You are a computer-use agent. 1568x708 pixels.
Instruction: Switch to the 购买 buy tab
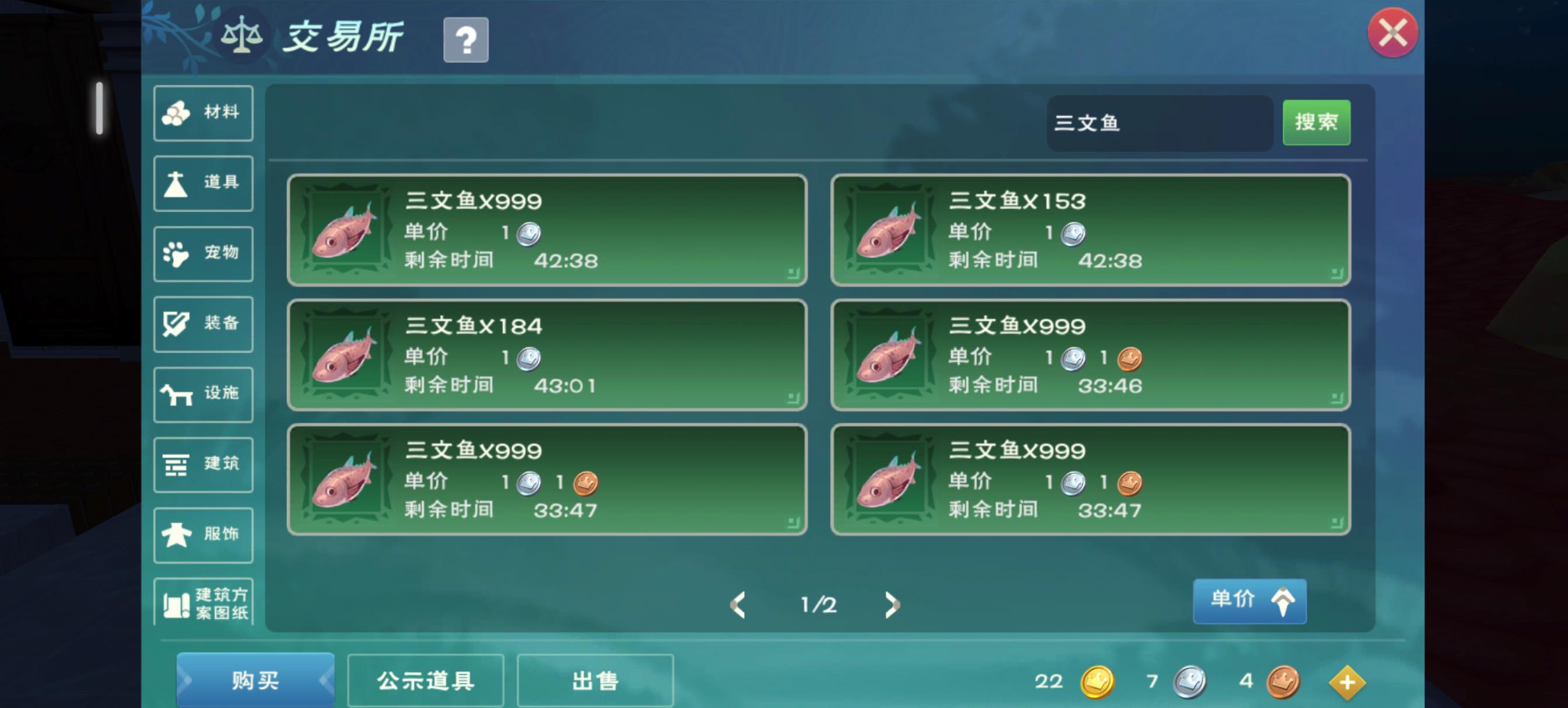pyautogui.click(x=255, y=680)
